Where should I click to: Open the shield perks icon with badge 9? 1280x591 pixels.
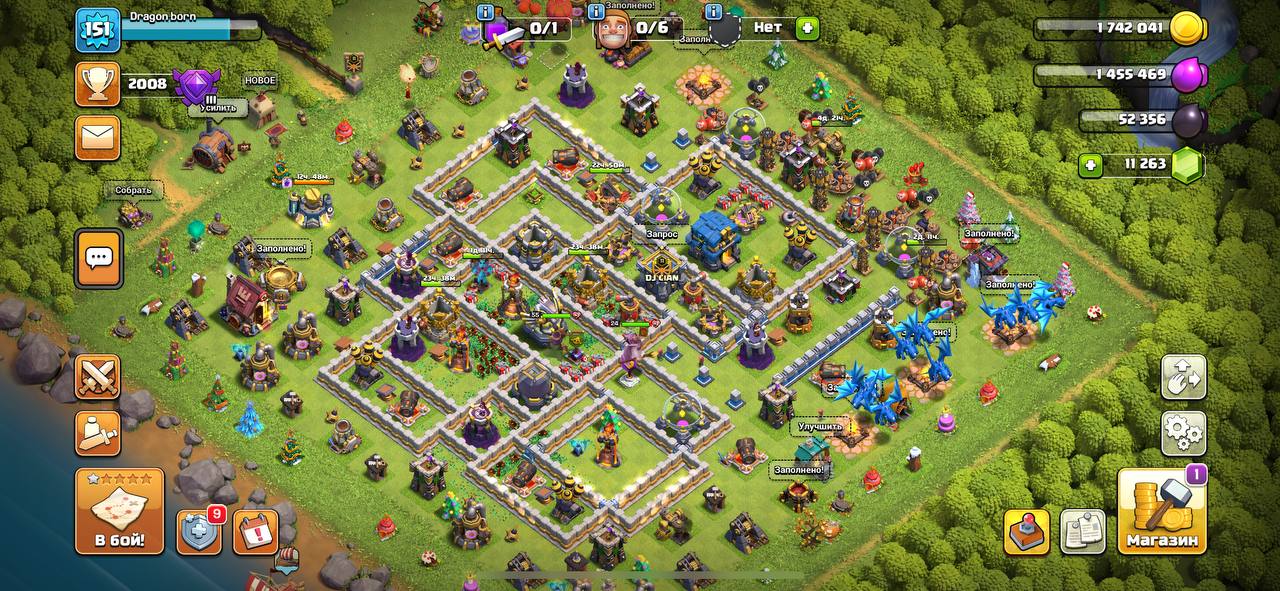(x=199, y=531)
